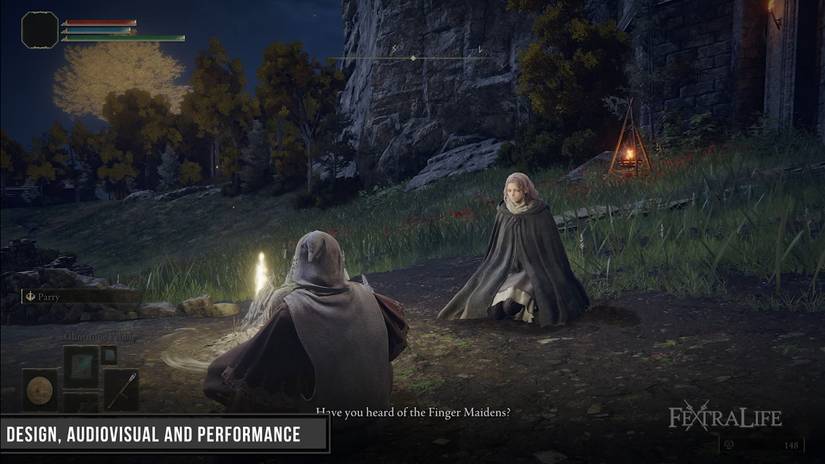The height and width of the screenshot is (464, 825).
Task: Select the round shield slot
Action: click(x=41, y=388)
